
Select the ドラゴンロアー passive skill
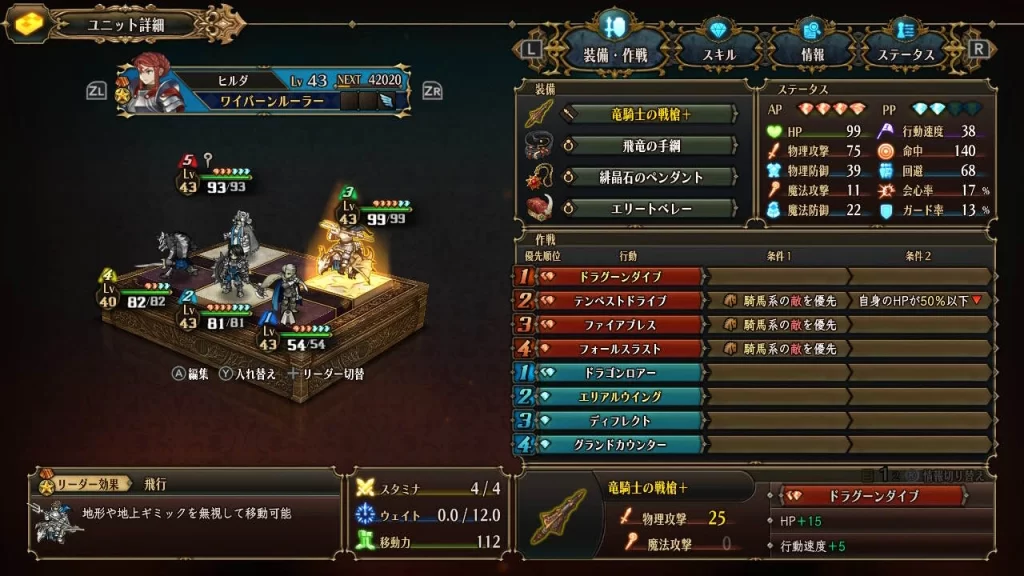(x=622, y=373)
